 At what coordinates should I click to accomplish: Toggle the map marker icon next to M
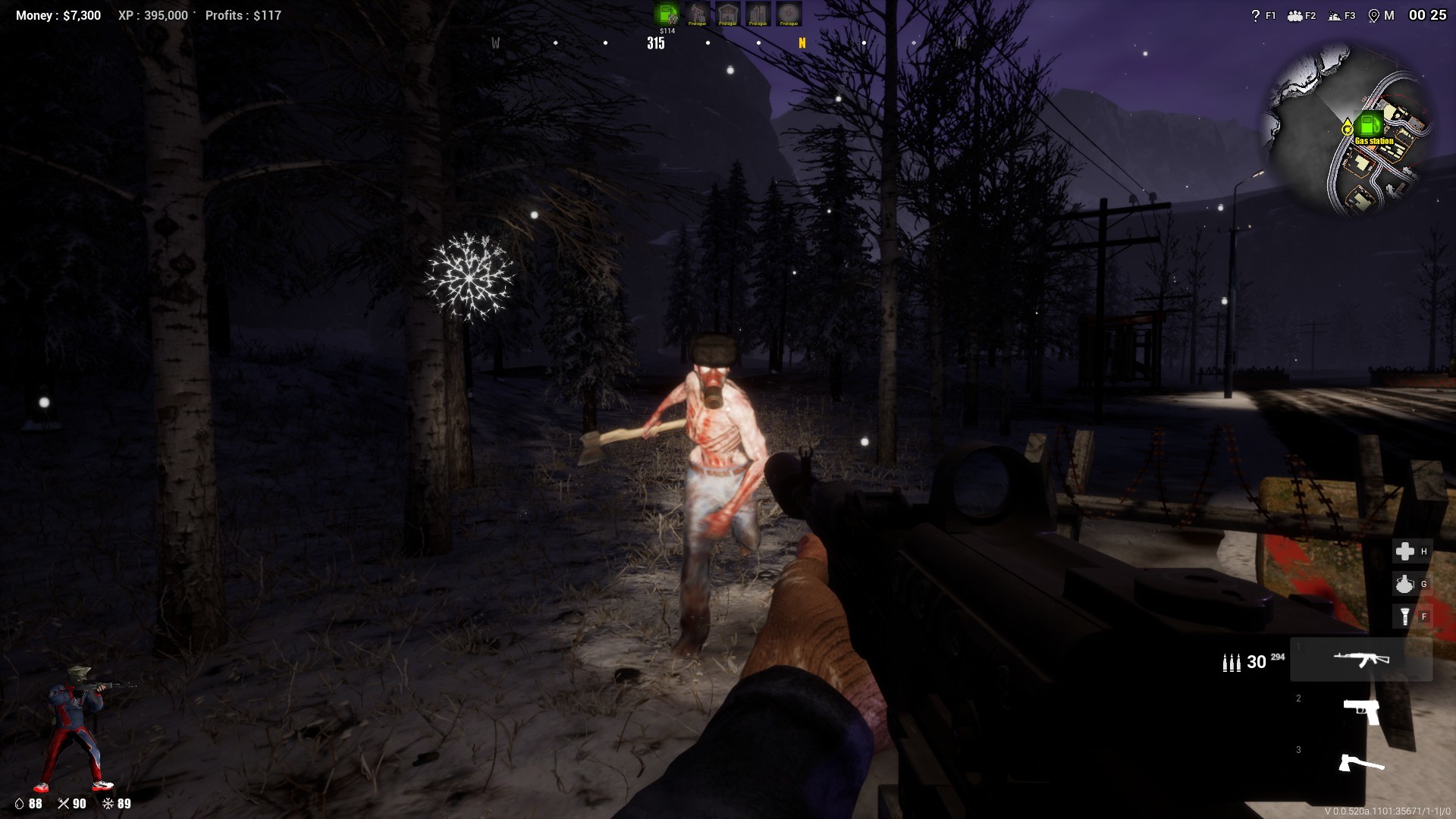(1374, 15)
